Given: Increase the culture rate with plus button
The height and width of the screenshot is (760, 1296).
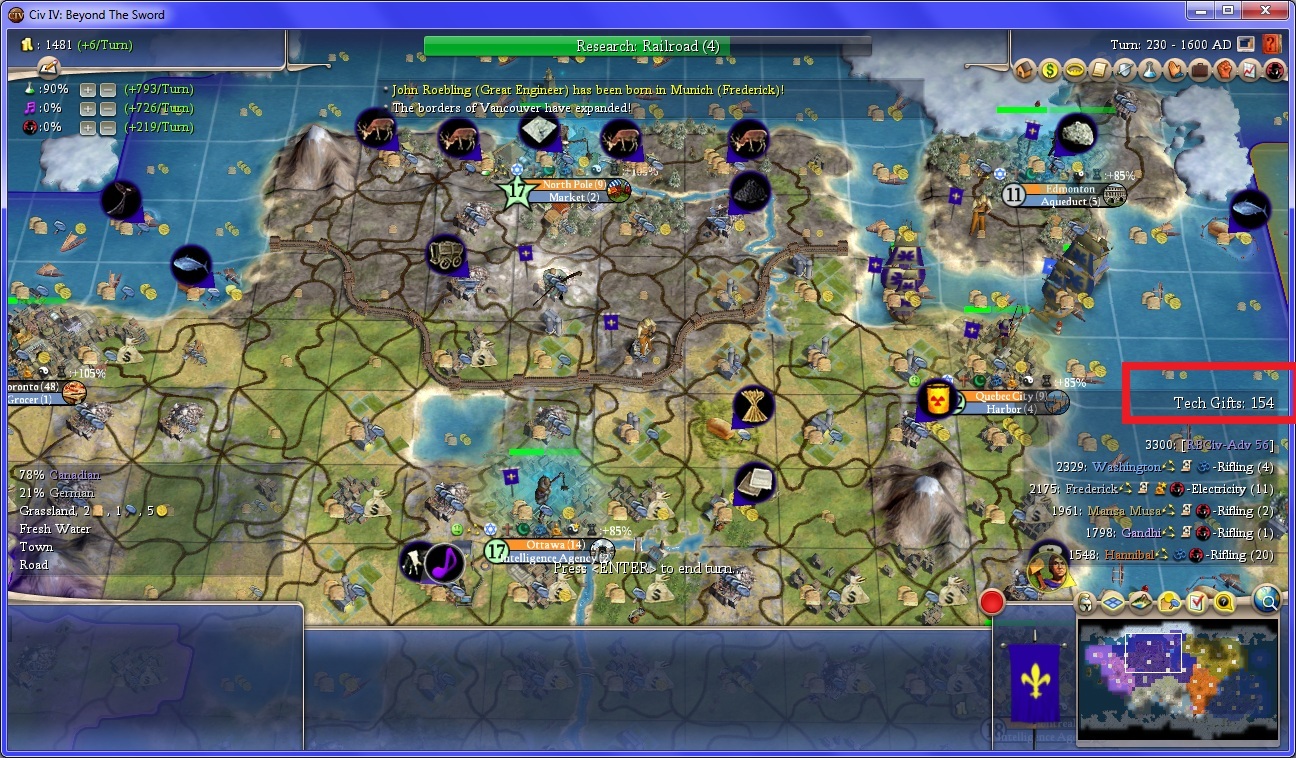Looking at the screenshot, I should [x=88, y=108].
